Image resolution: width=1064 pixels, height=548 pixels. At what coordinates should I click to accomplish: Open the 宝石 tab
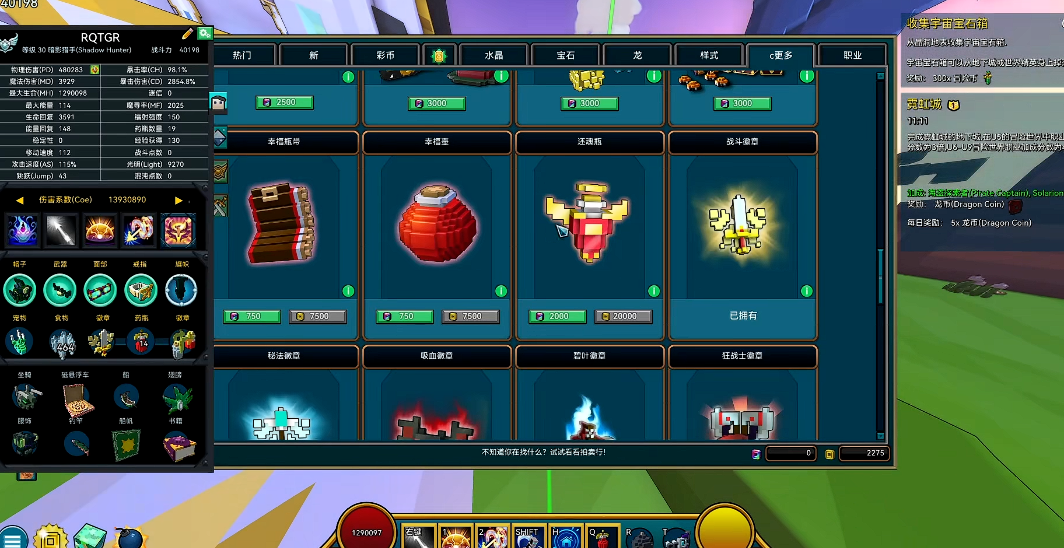pyautogui.click(x=564, y=55)
